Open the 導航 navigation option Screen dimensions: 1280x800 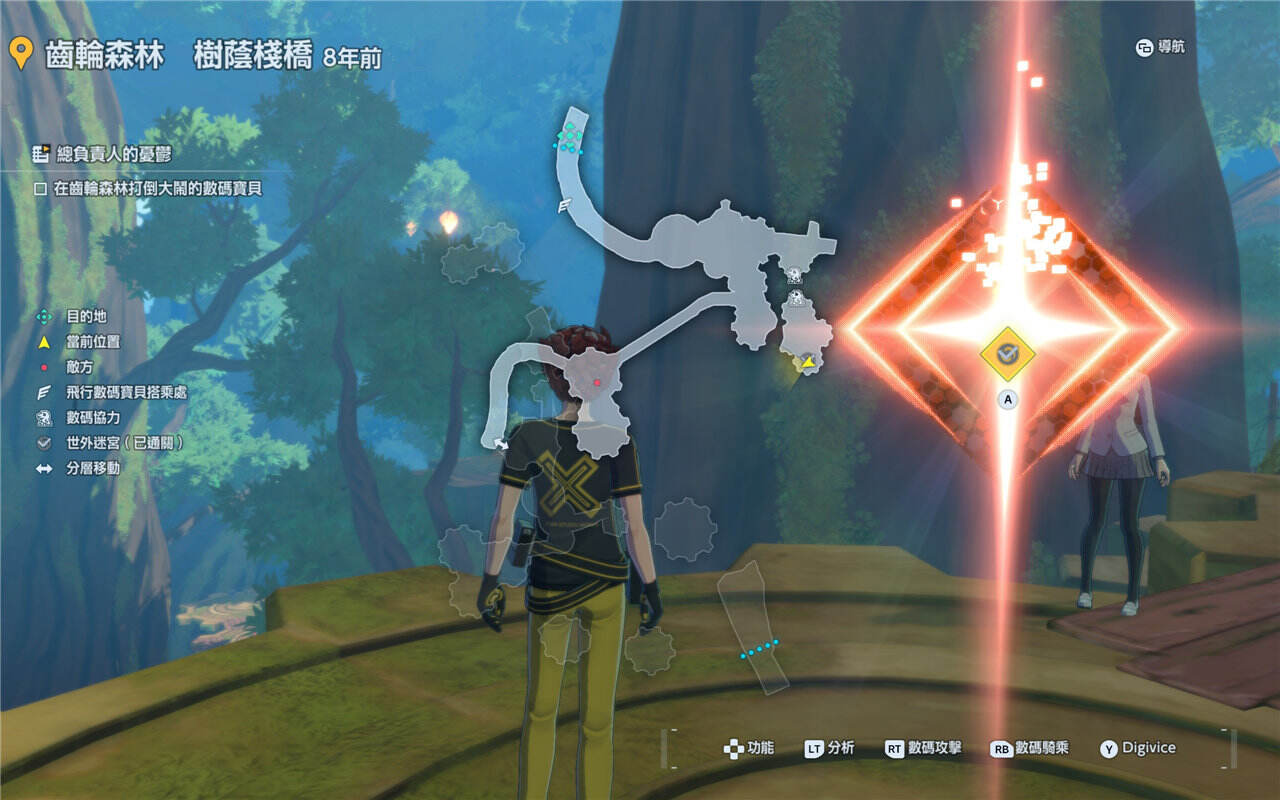1160,47
